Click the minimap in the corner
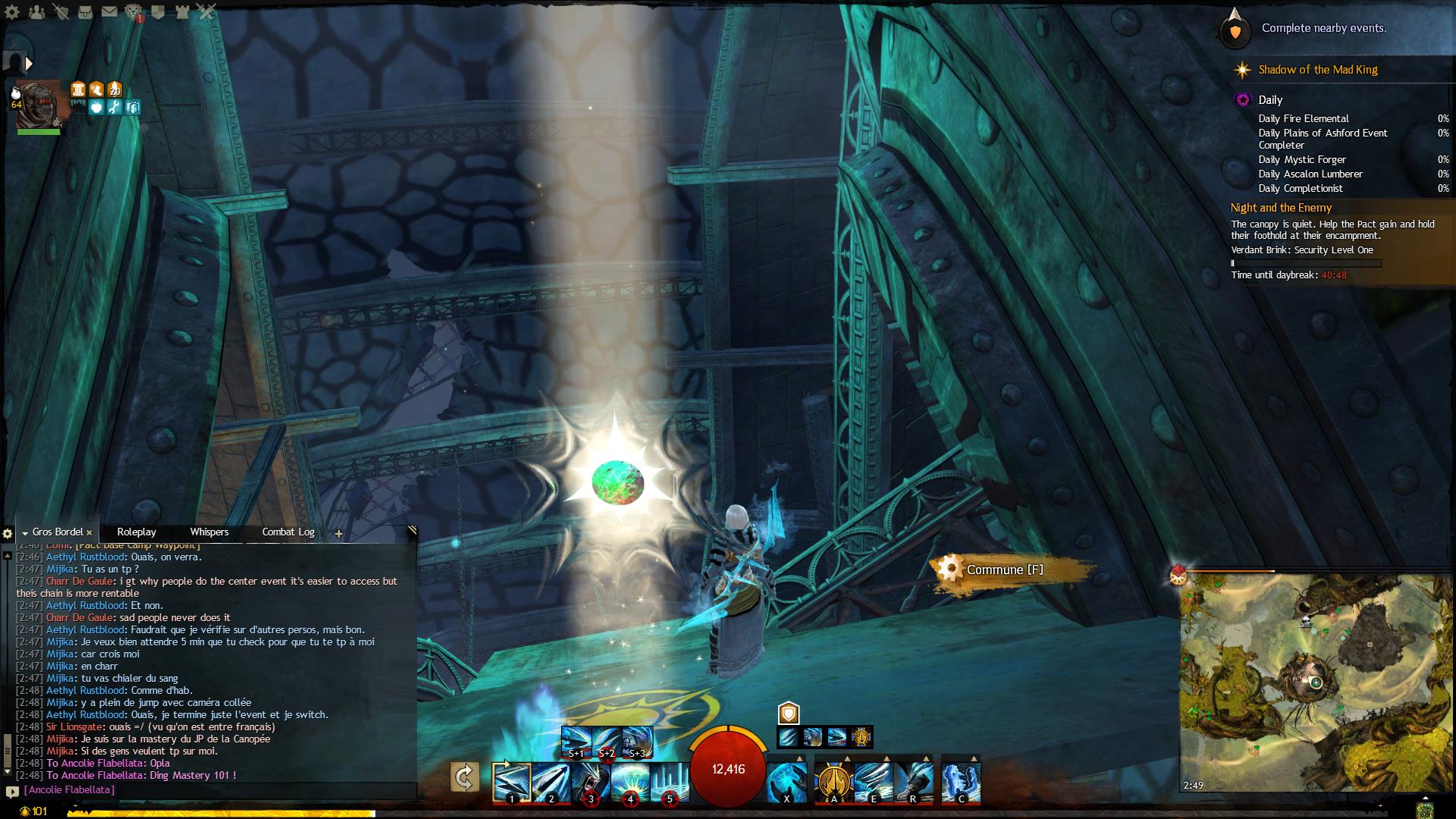This screenshot has width=1456, height=819. tap(1316, 682)
